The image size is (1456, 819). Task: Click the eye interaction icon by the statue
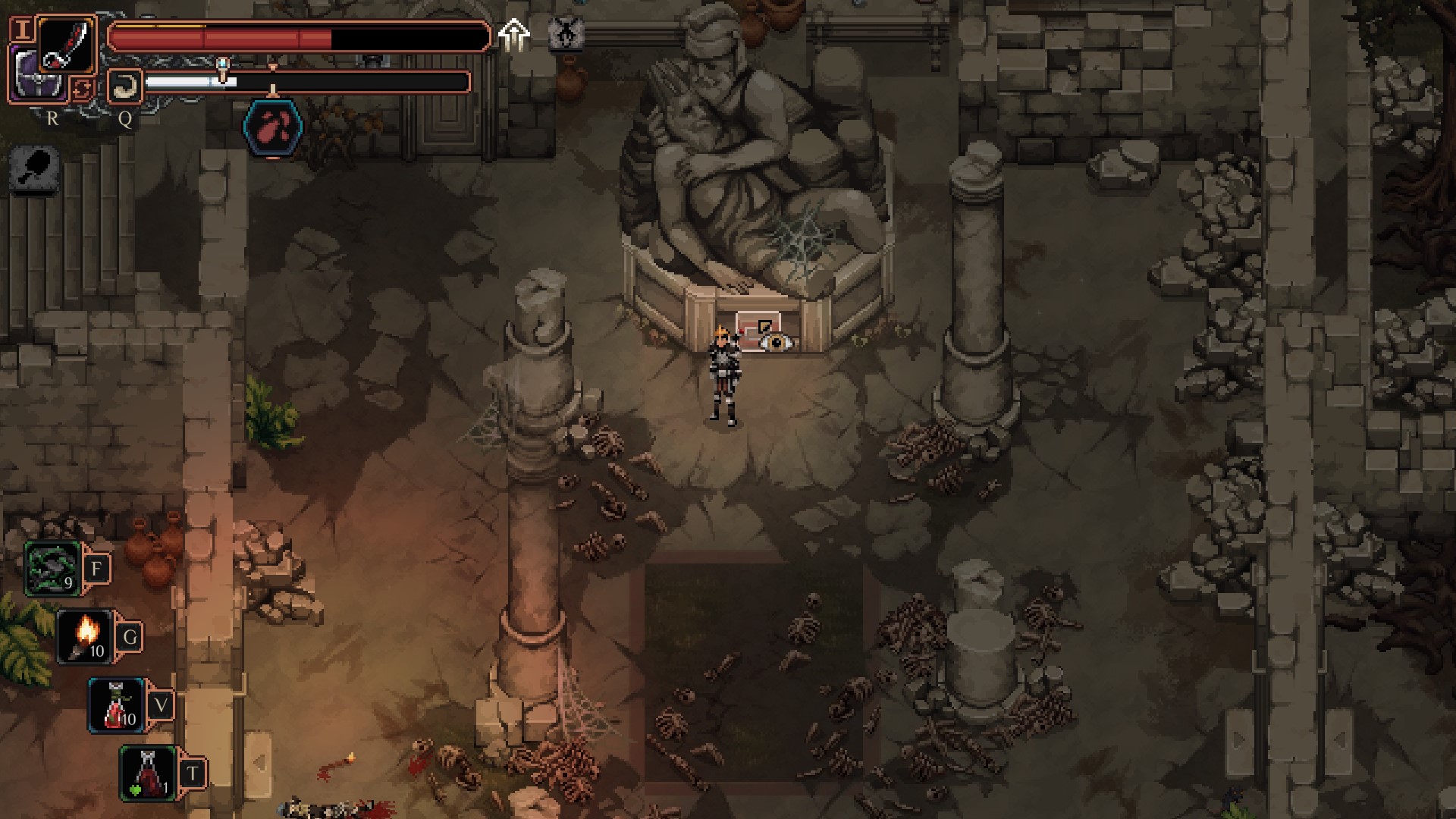click(x=776, y=341)
